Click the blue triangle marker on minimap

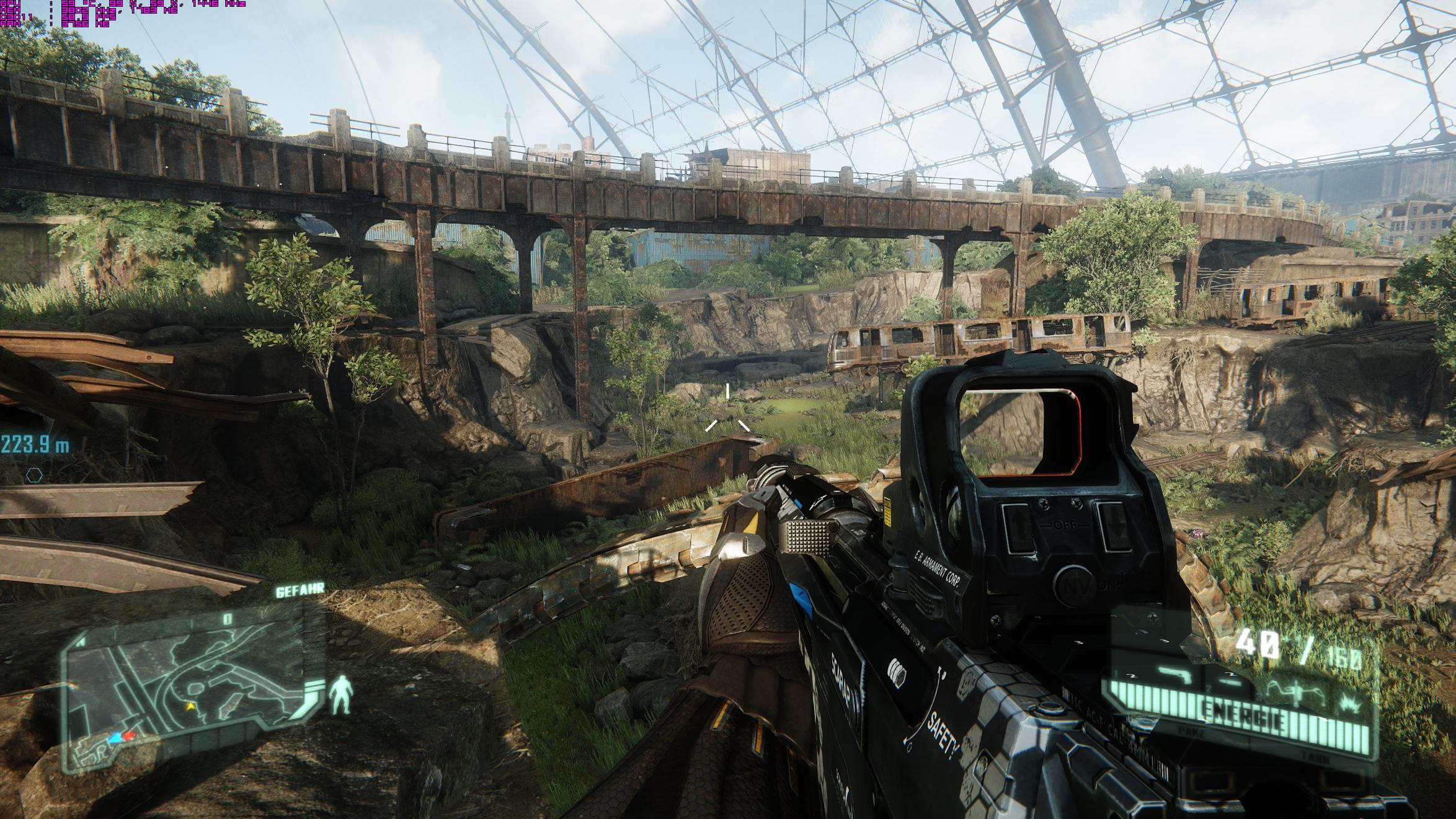114,738
